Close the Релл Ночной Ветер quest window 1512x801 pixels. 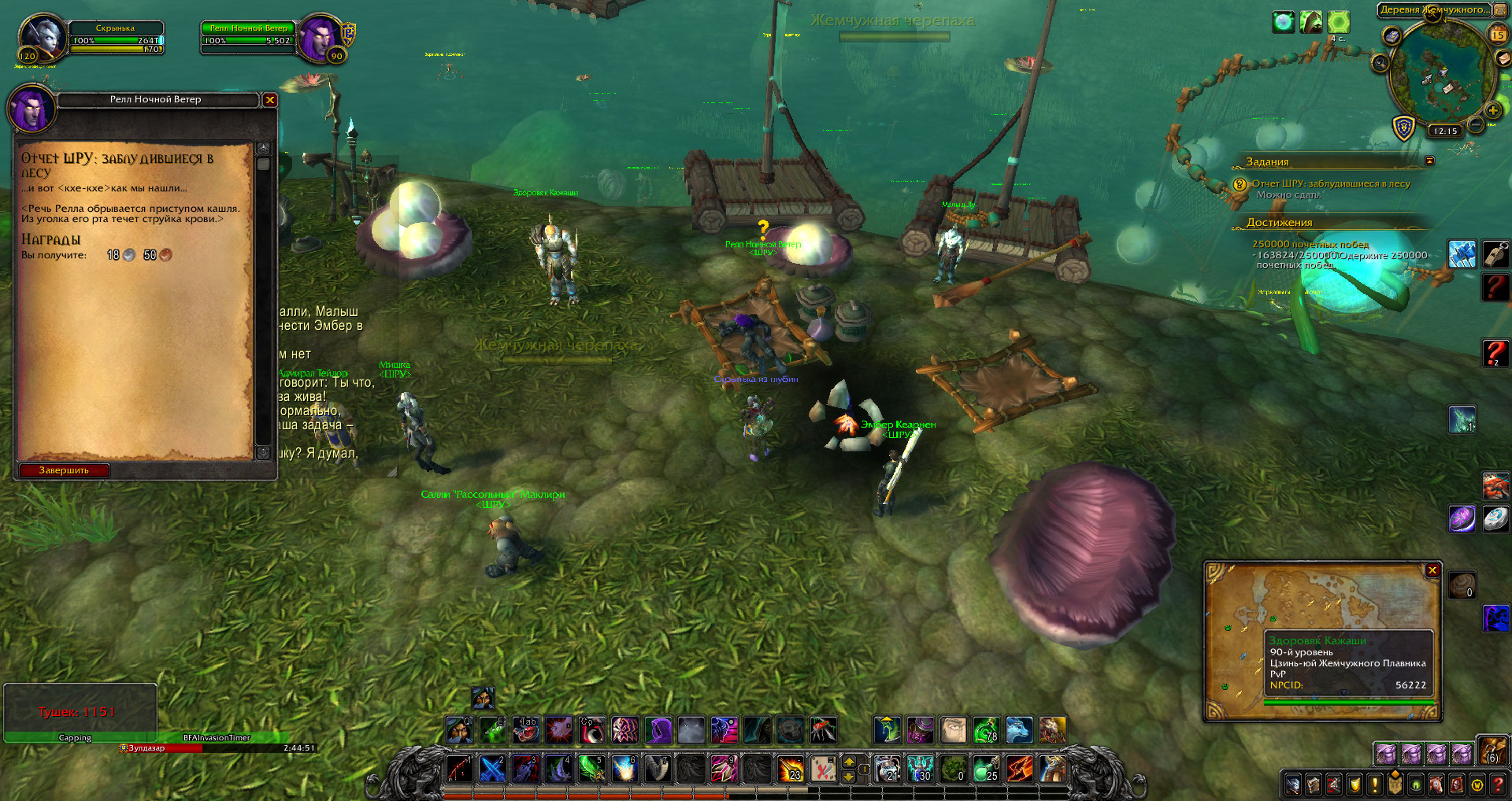click(270, 100)
